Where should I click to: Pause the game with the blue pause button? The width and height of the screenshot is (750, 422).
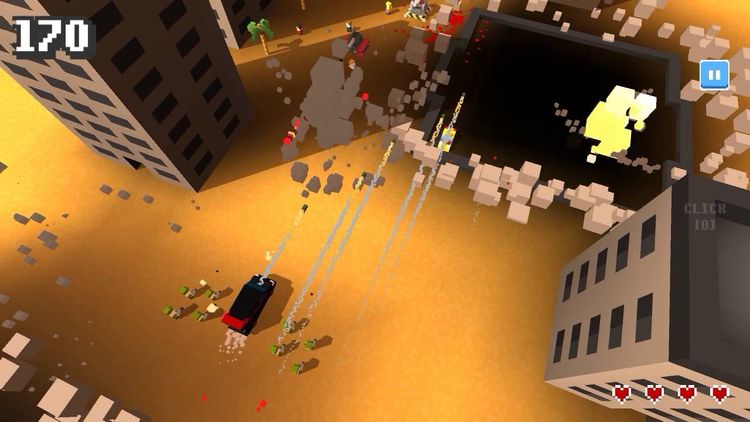tap(713, 74)
